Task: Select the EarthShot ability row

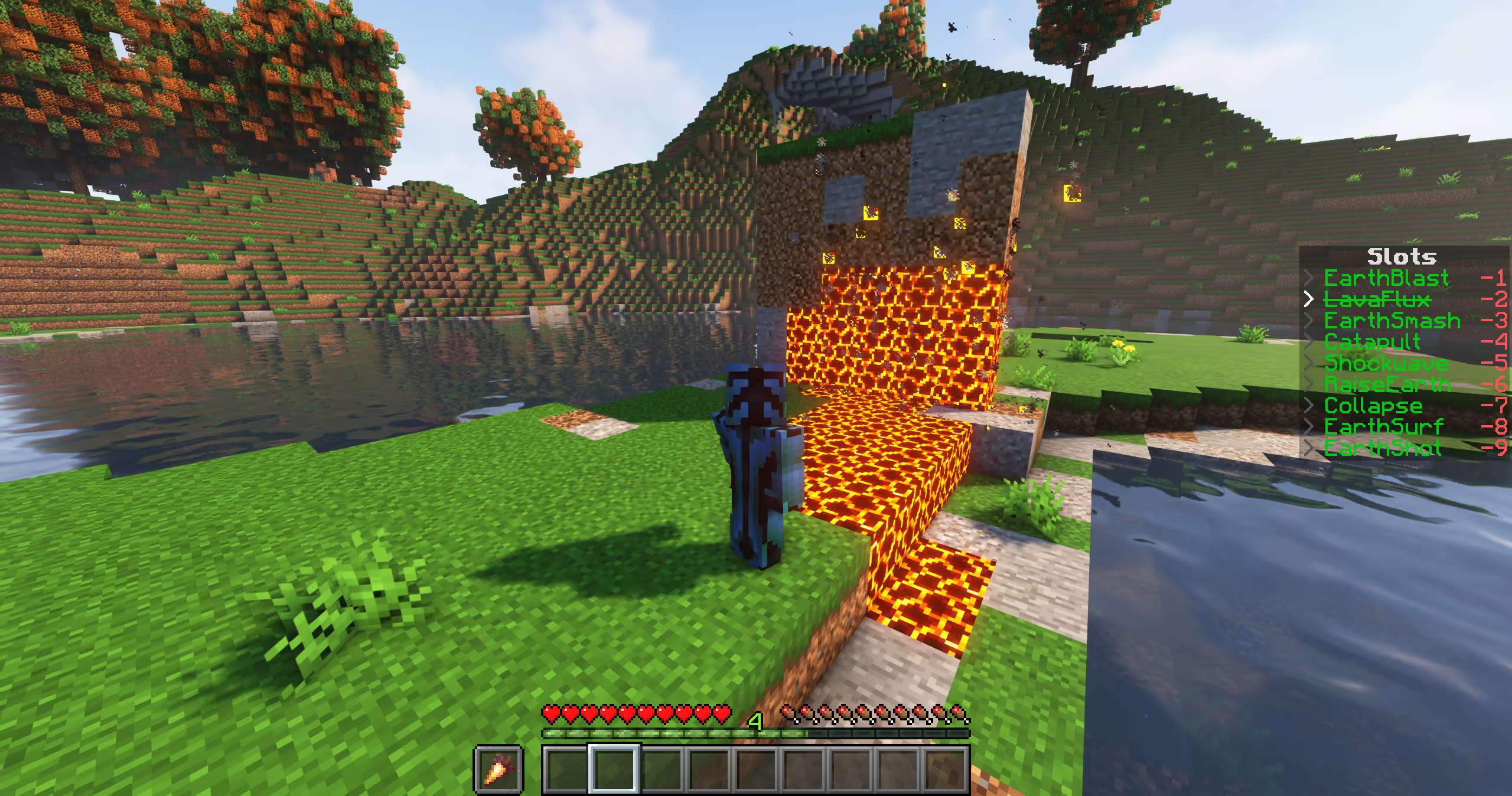Action: pyautogui.click(x=1383, y=448)
